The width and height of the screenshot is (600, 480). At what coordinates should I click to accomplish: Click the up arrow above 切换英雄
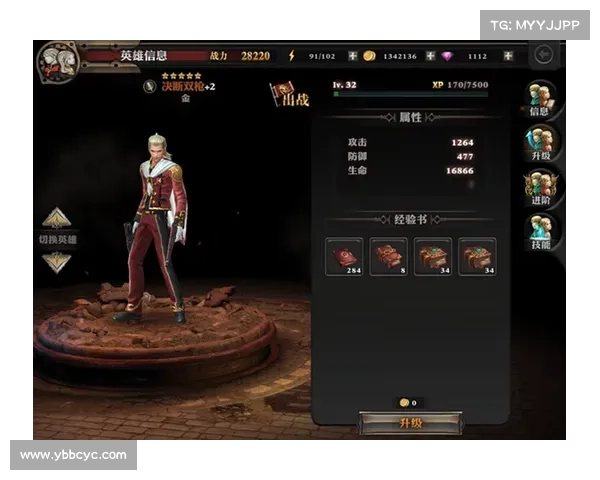click(x=56, y=218)
